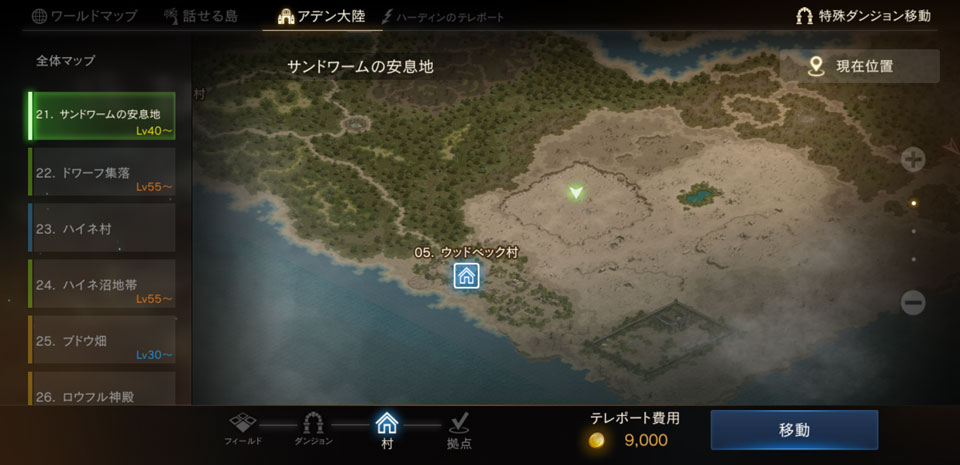Select 23. ハイネ村 entry
Image resolution: width=960 pixels, height=465 pixels.
pyautogui.click(x=101, y=228)
